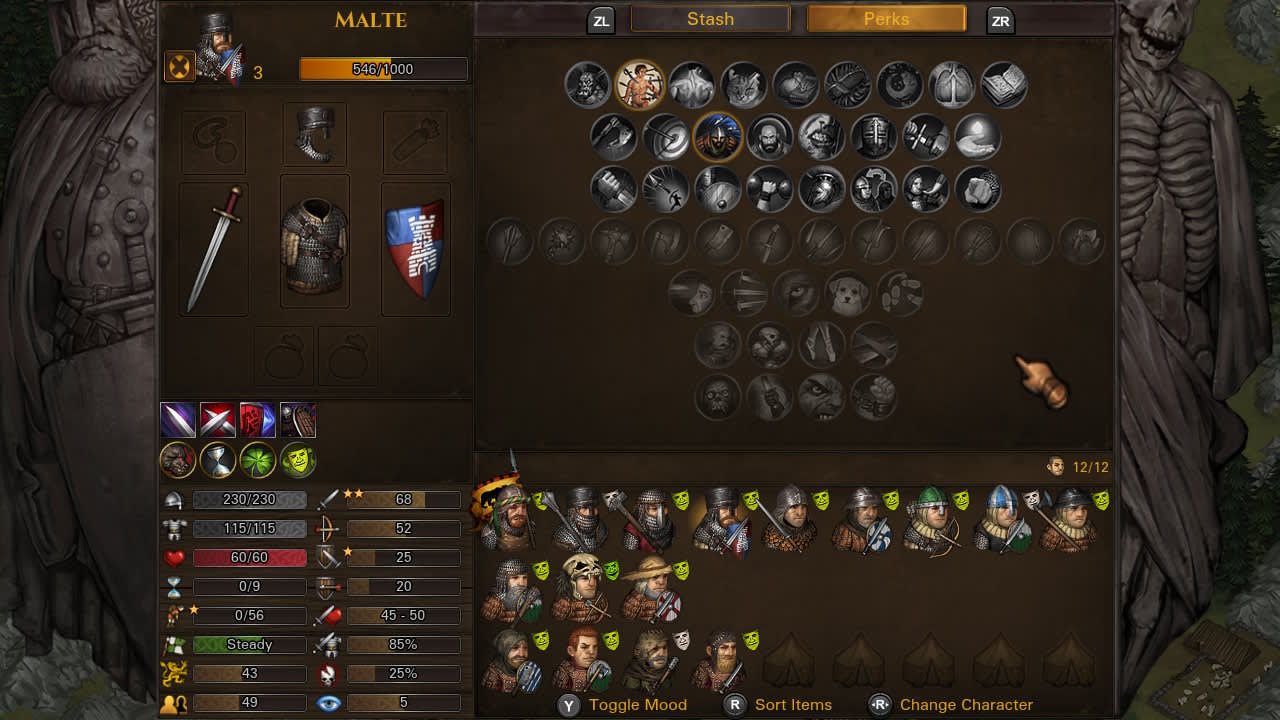Click the green clover trait icon
The height and width of the screenshot is (720, 1280).
coord(258,460)
